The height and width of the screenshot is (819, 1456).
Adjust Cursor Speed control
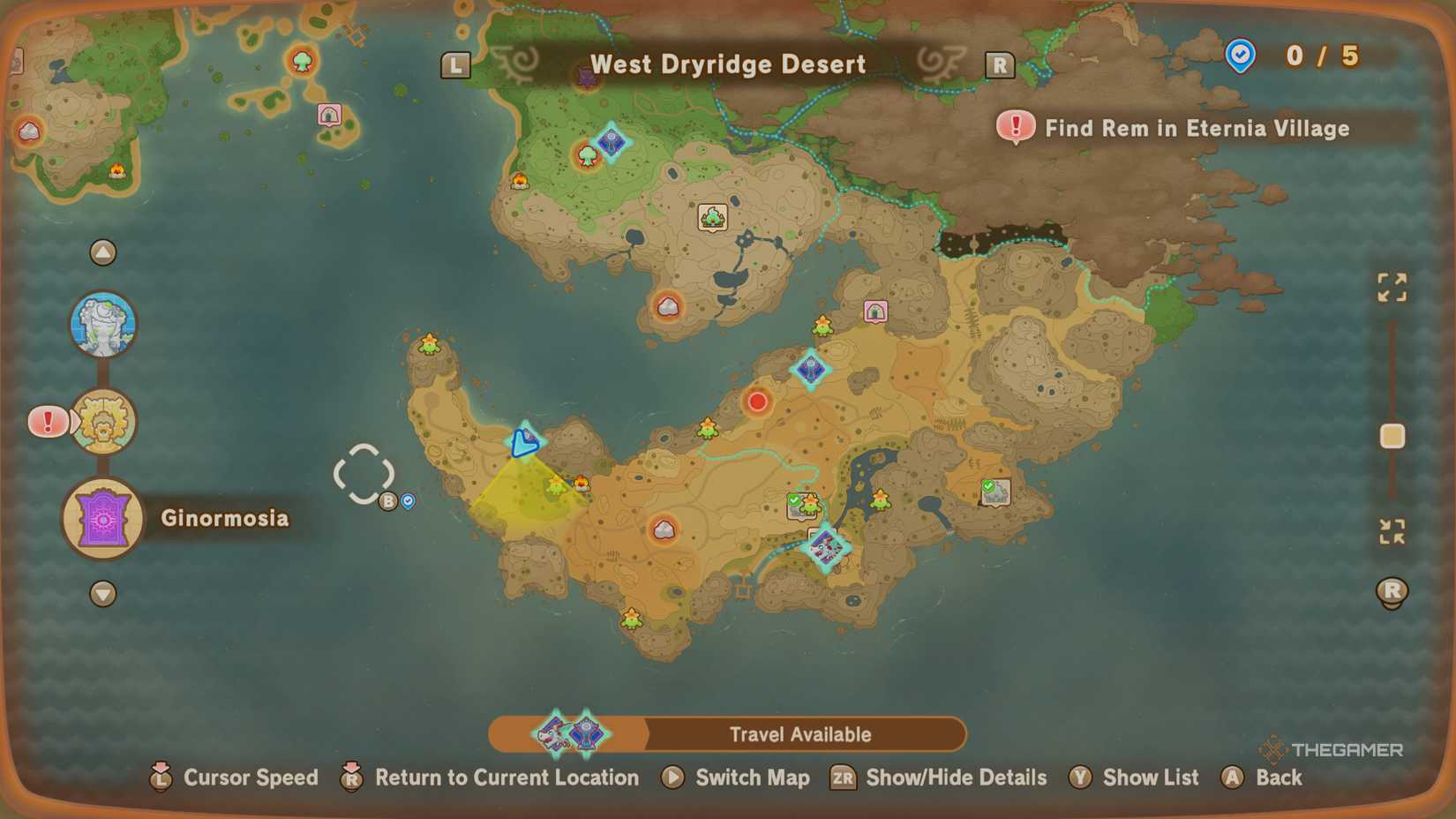click(234, 778)
